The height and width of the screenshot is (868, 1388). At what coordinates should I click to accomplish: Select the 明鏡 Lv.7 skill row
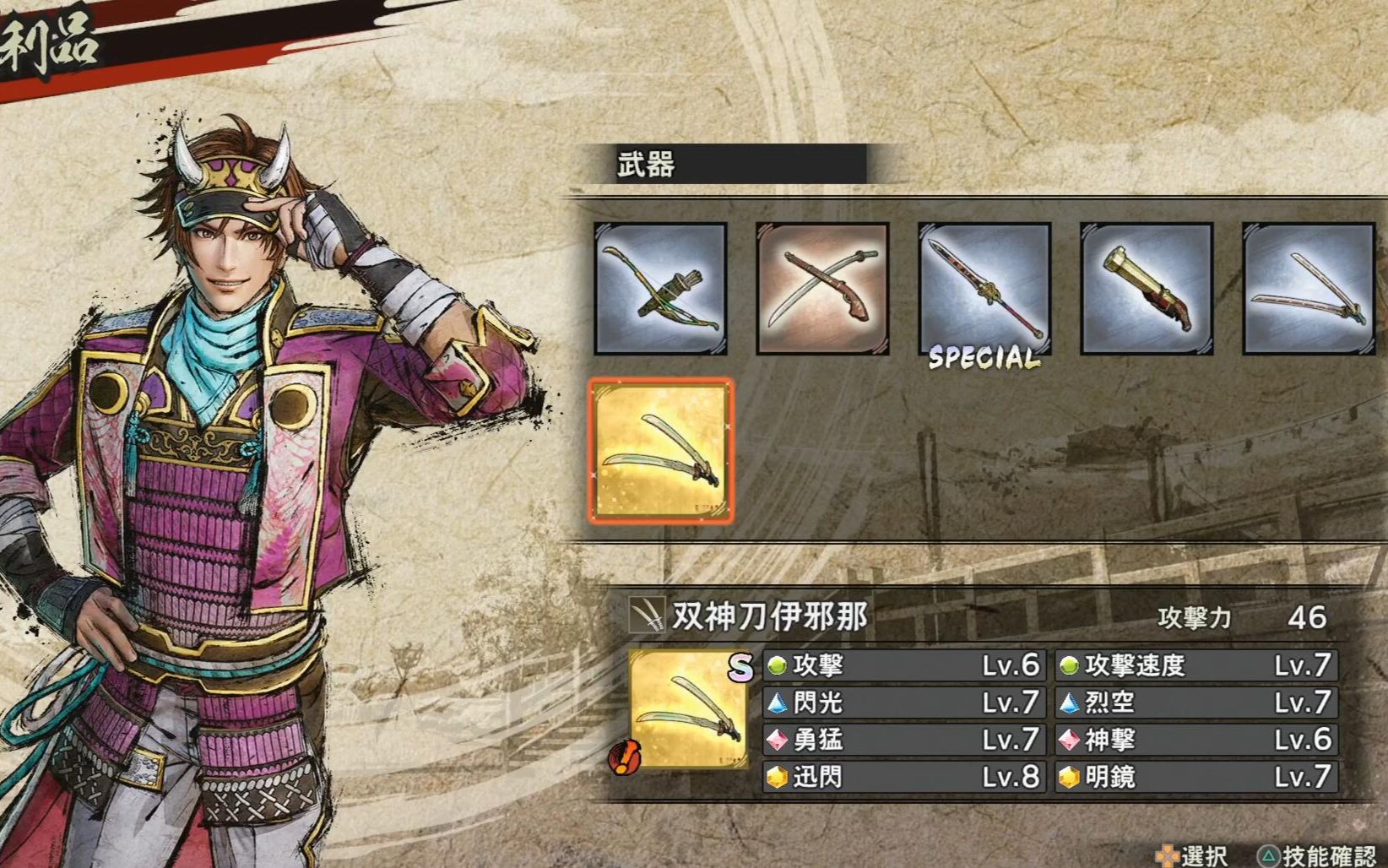[1196, 777]
